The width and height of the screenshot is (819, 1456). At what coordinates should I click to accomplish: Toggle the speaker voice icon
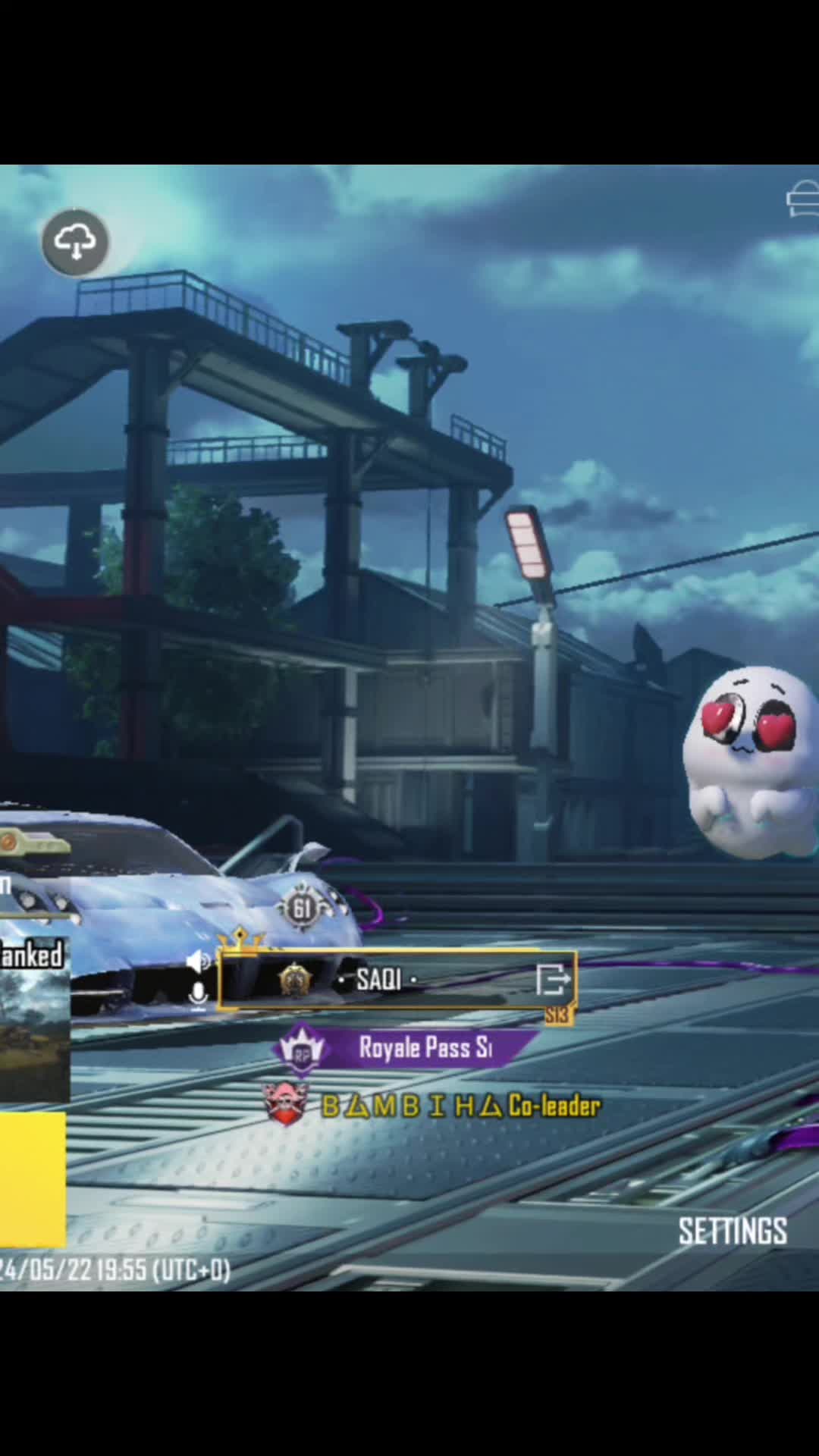click(199, 962)
